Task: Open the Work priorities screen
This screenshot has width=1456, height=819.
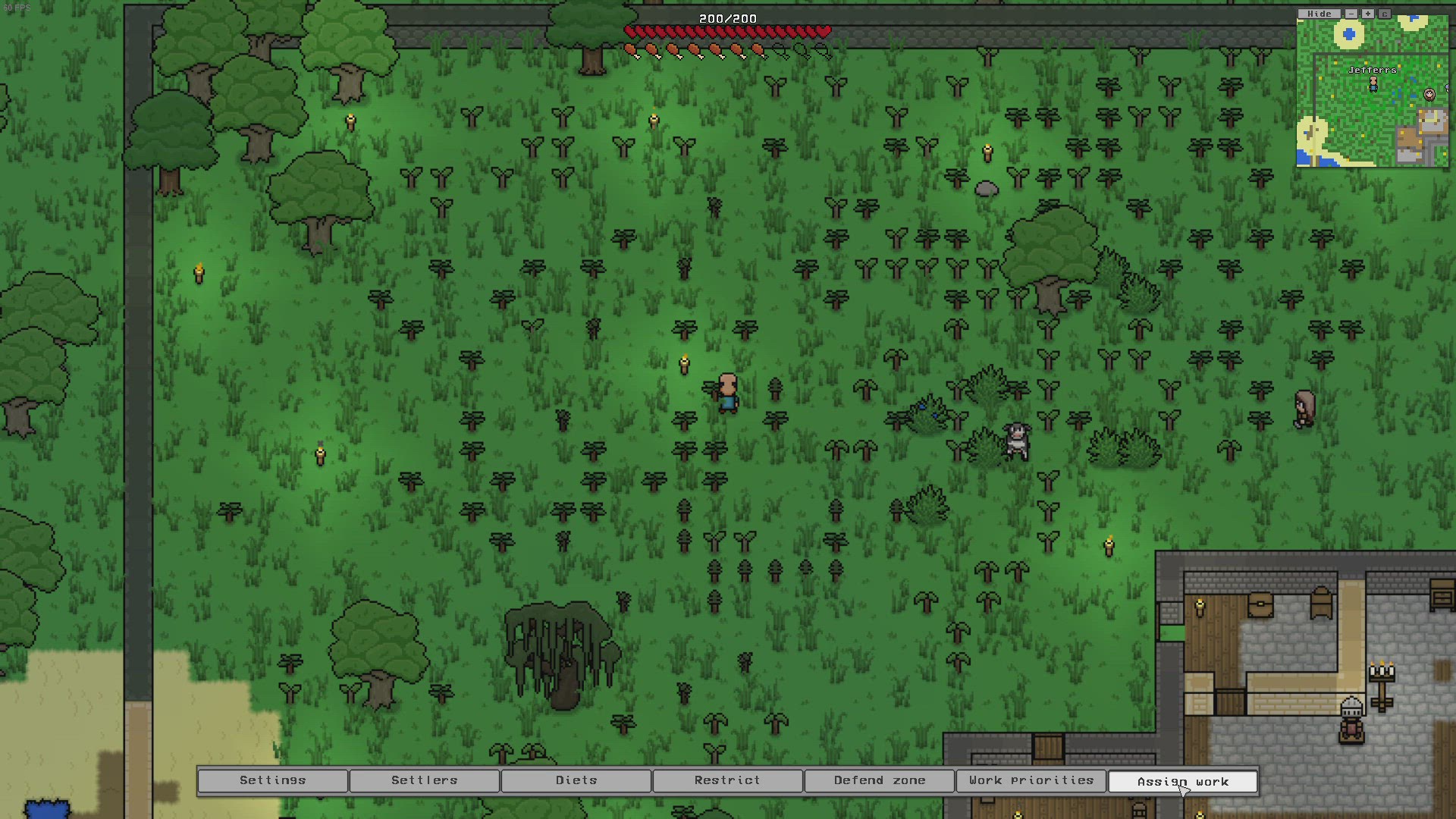Action: tap(1031, 780)
